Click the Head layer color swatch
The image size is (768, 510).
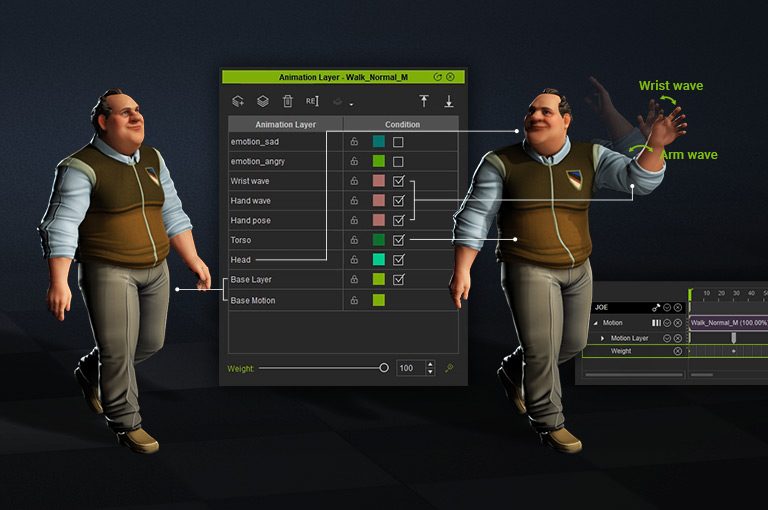[x=379, y=260]
